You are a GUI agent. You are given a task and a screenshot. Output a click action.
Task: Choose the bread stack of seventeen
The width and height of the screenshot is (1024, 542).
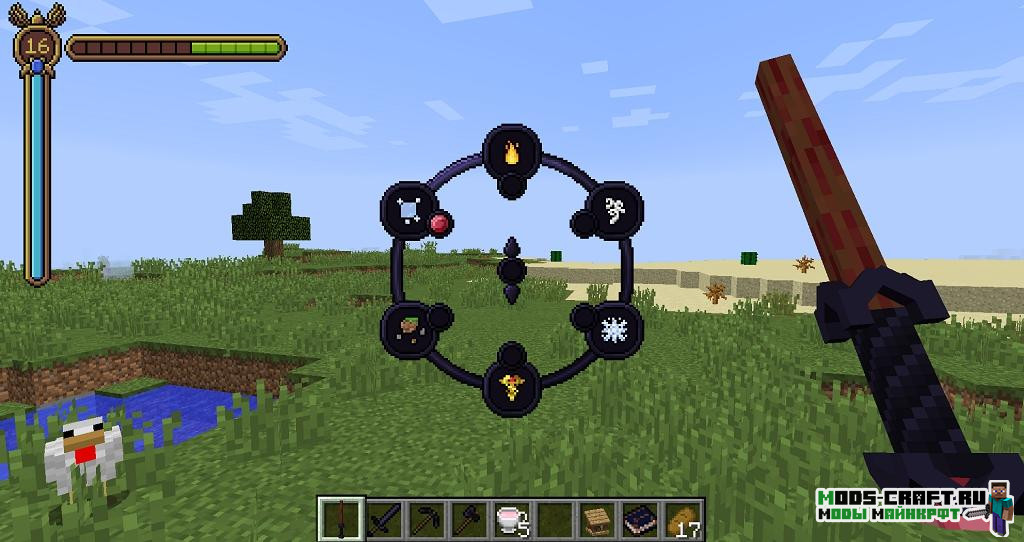click(x=682, y=518)
